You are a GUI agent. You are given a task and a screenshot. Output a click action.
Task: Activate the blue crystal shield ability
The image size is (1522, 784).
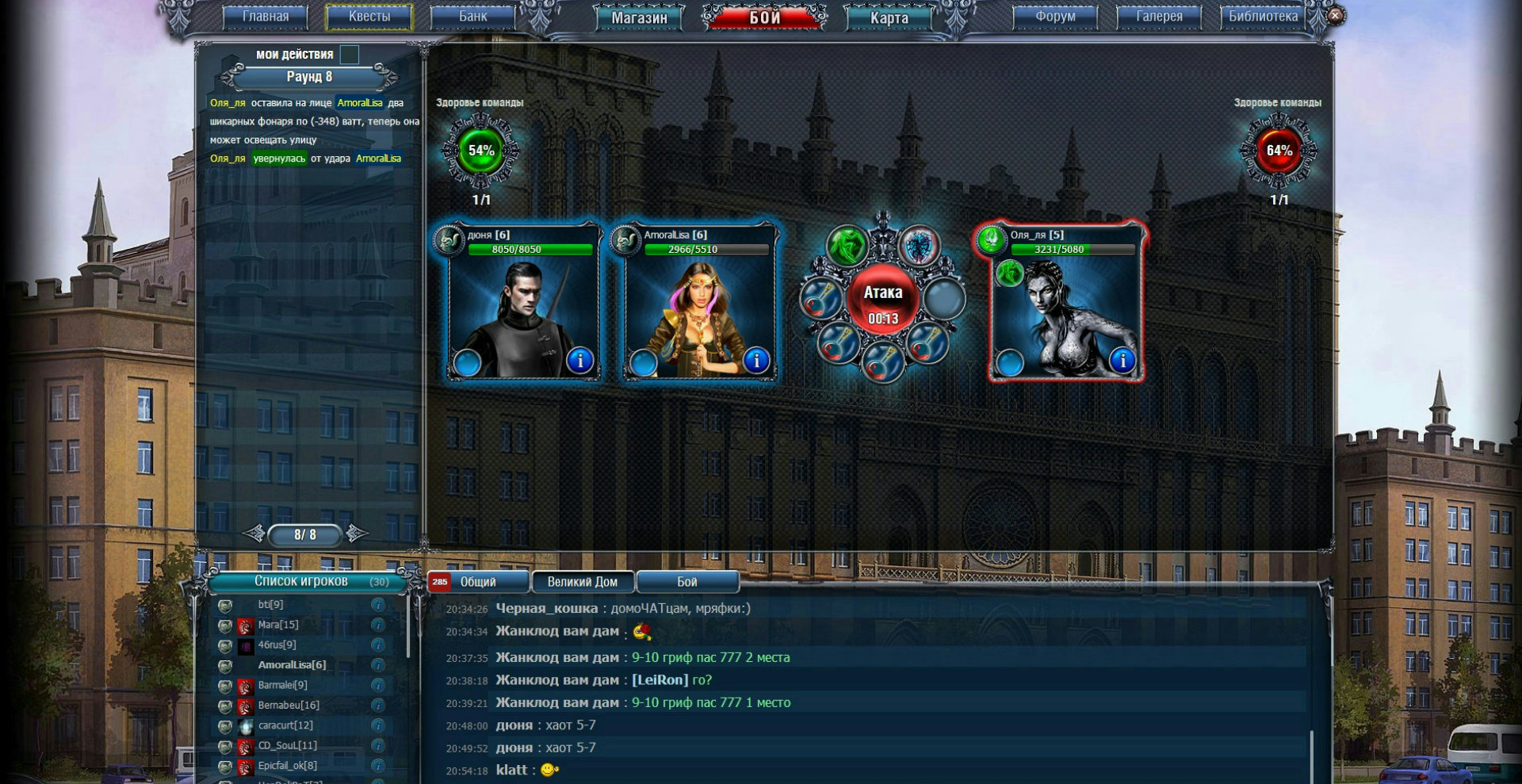click(919, 246)
